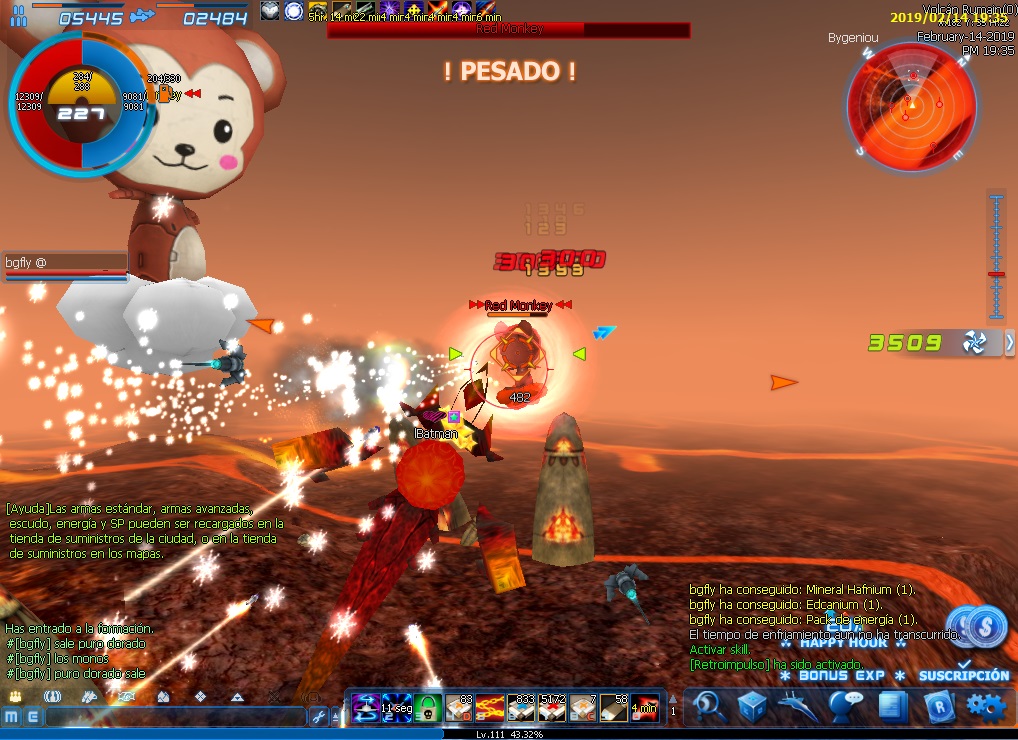
Task: Use the red chain skill slot
Action: [x=490, y=707]
